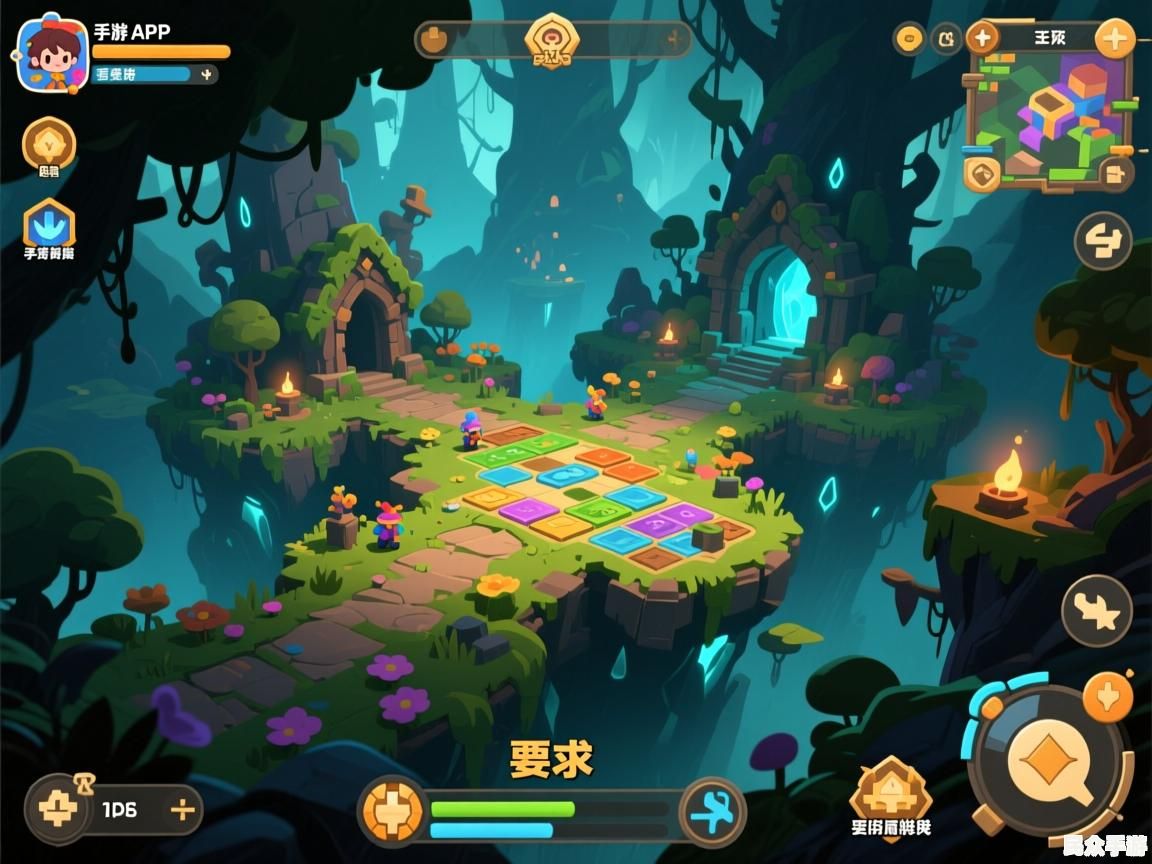
Task: Tap the gold shield badge below the avatar
Action: tap(49, 144)
